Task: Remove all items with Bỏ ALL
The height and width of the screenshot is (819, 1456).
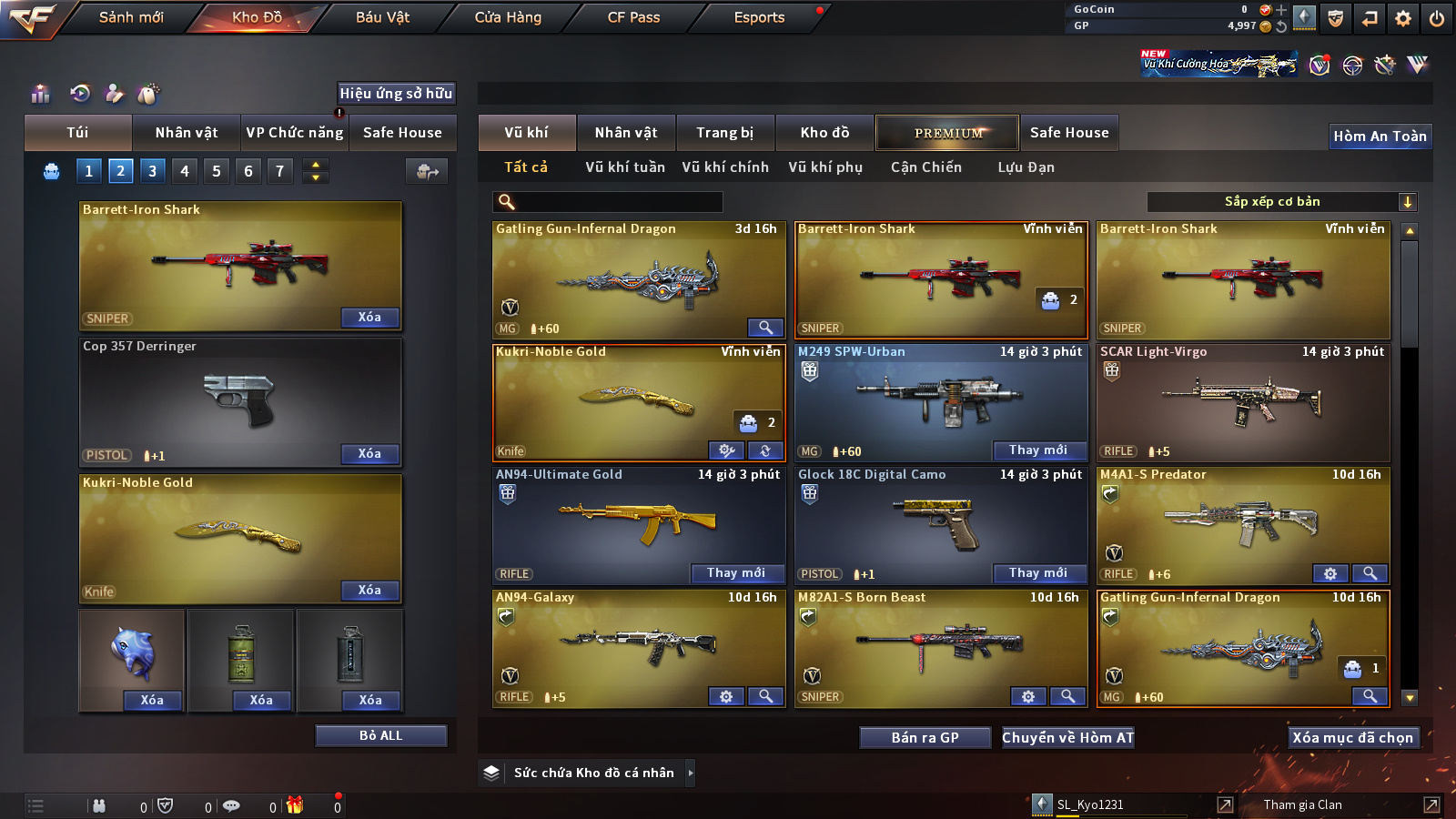Action: click(x=380, y=735)
